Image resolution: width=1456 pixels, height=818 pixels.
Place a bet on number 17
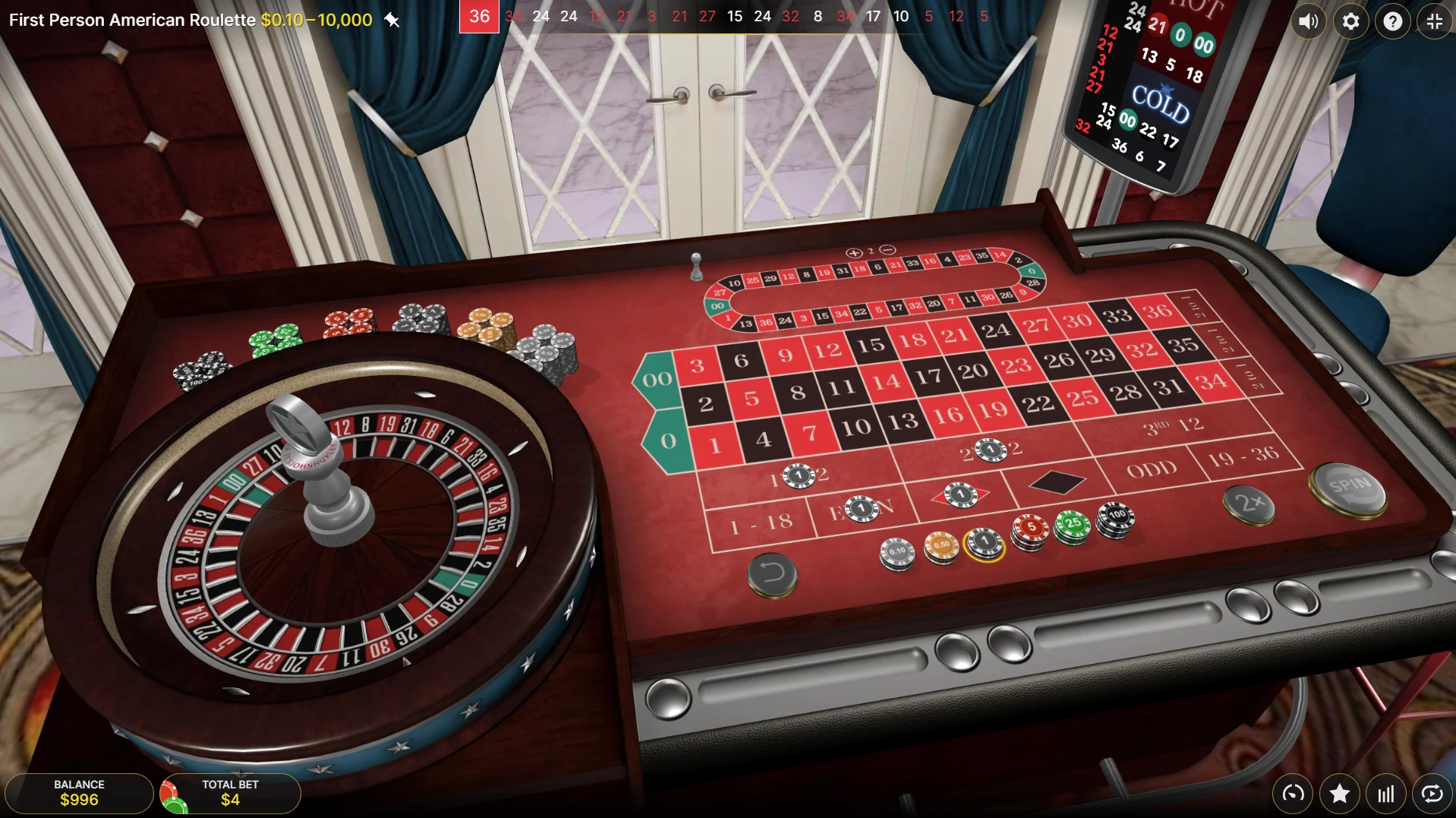click(928, 377)
